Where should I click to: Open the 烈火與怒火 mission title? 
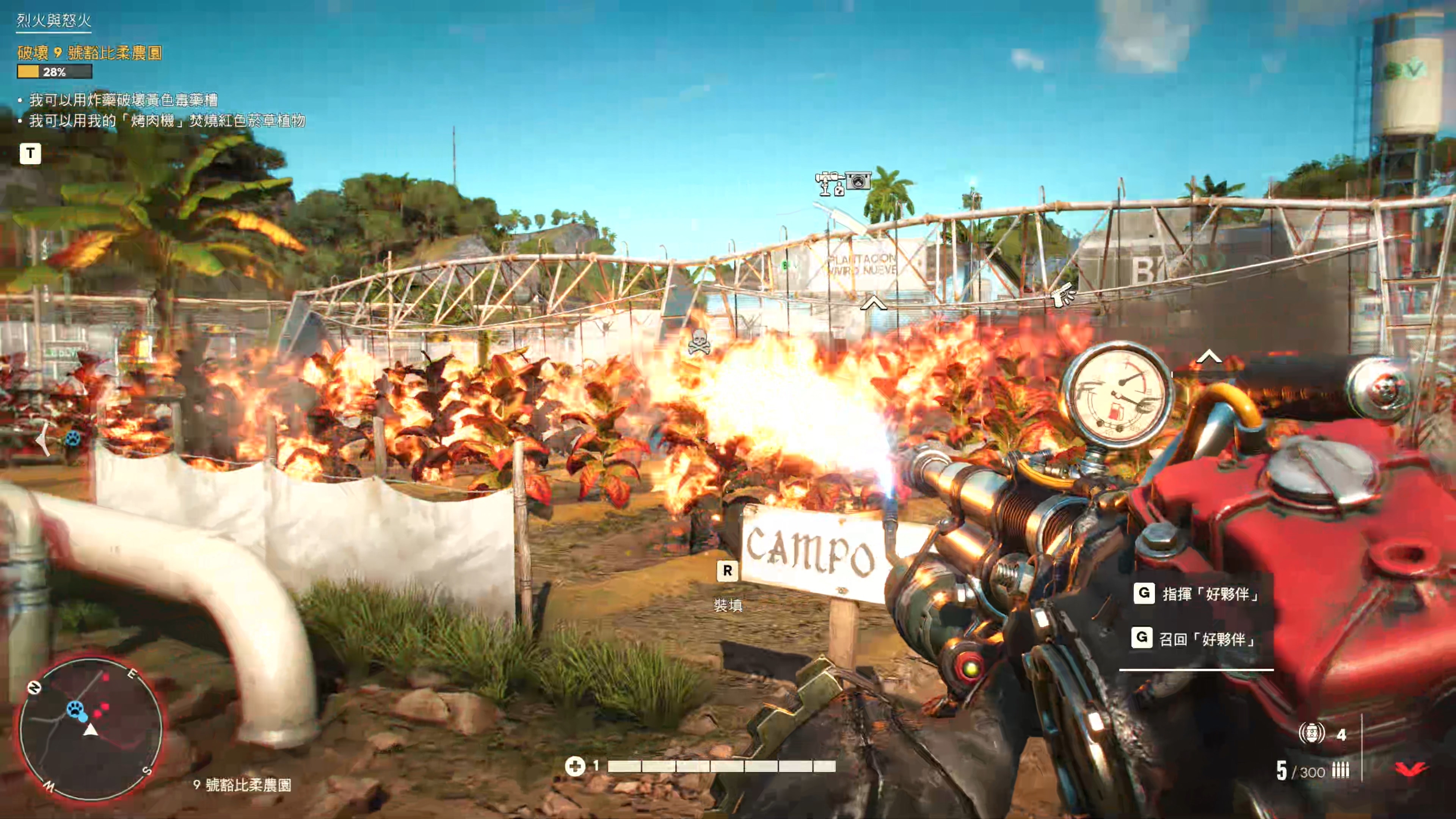54,21
